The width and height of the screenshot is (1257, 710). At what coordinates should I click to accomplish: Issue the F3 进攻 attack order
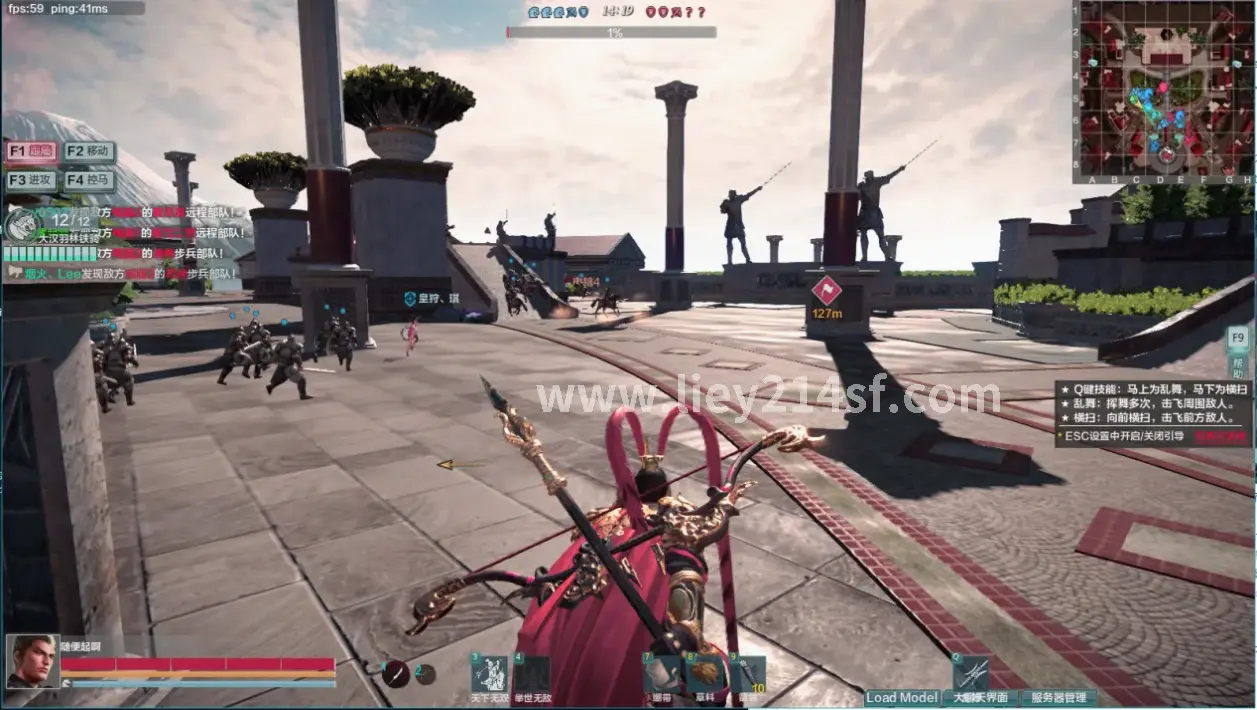point(31,181)
